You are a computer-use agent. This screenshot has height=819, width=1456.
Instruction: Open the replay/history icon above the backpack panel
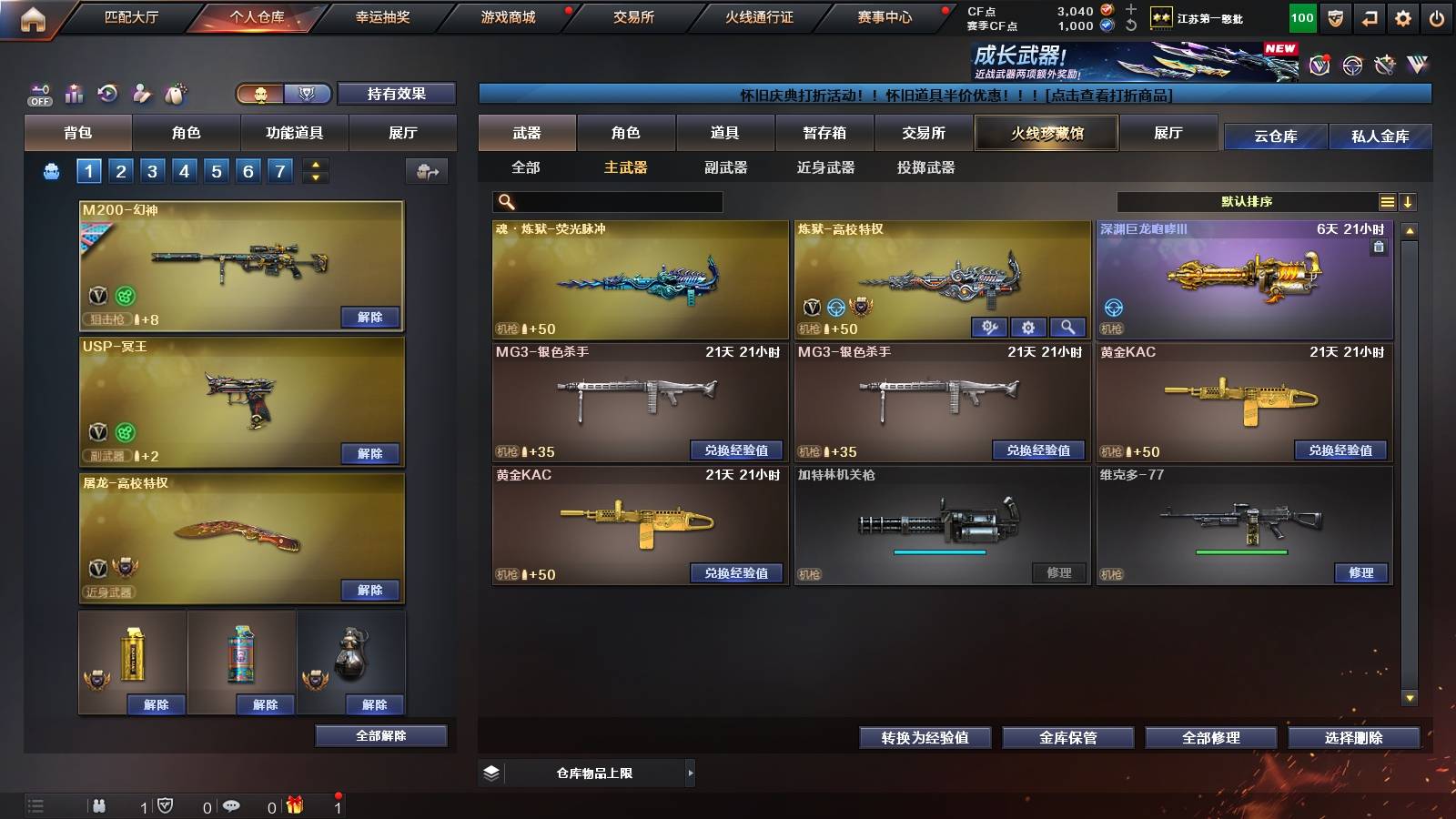click(x=107, y=93)
